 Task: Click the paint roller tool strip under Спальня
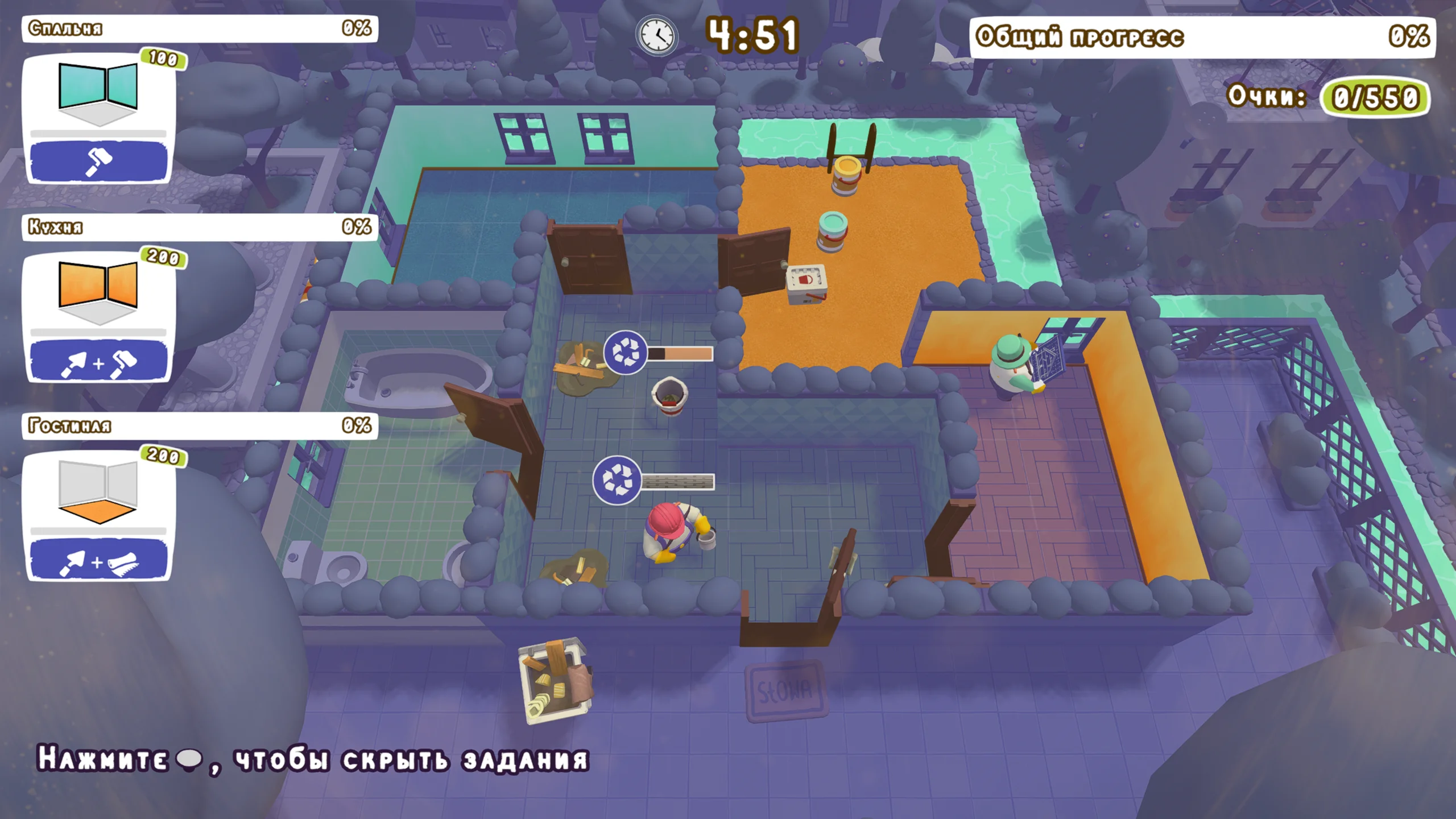98,160
